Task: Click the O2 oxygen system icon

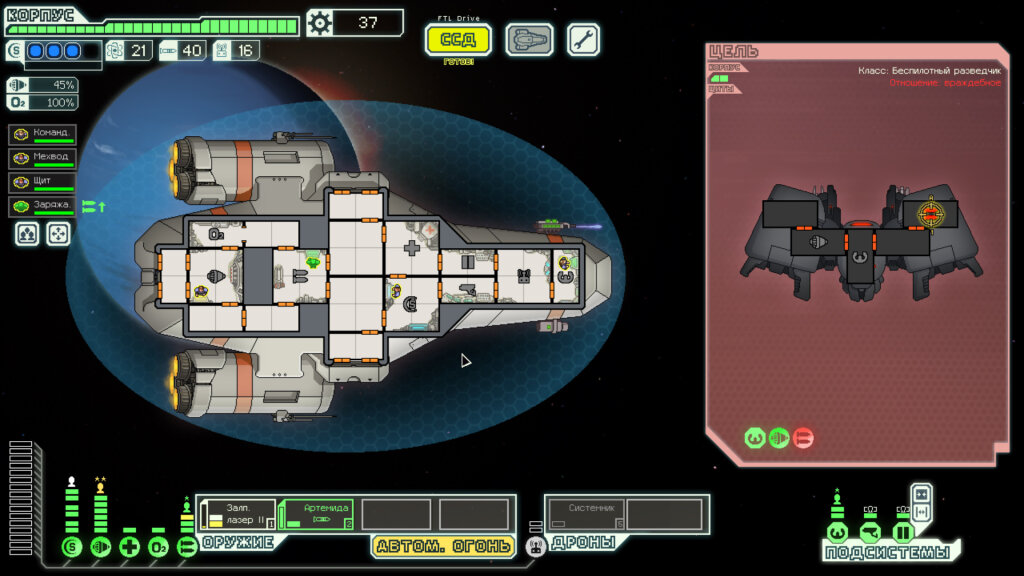Action: pyautogui.click(x=158, y=547)
